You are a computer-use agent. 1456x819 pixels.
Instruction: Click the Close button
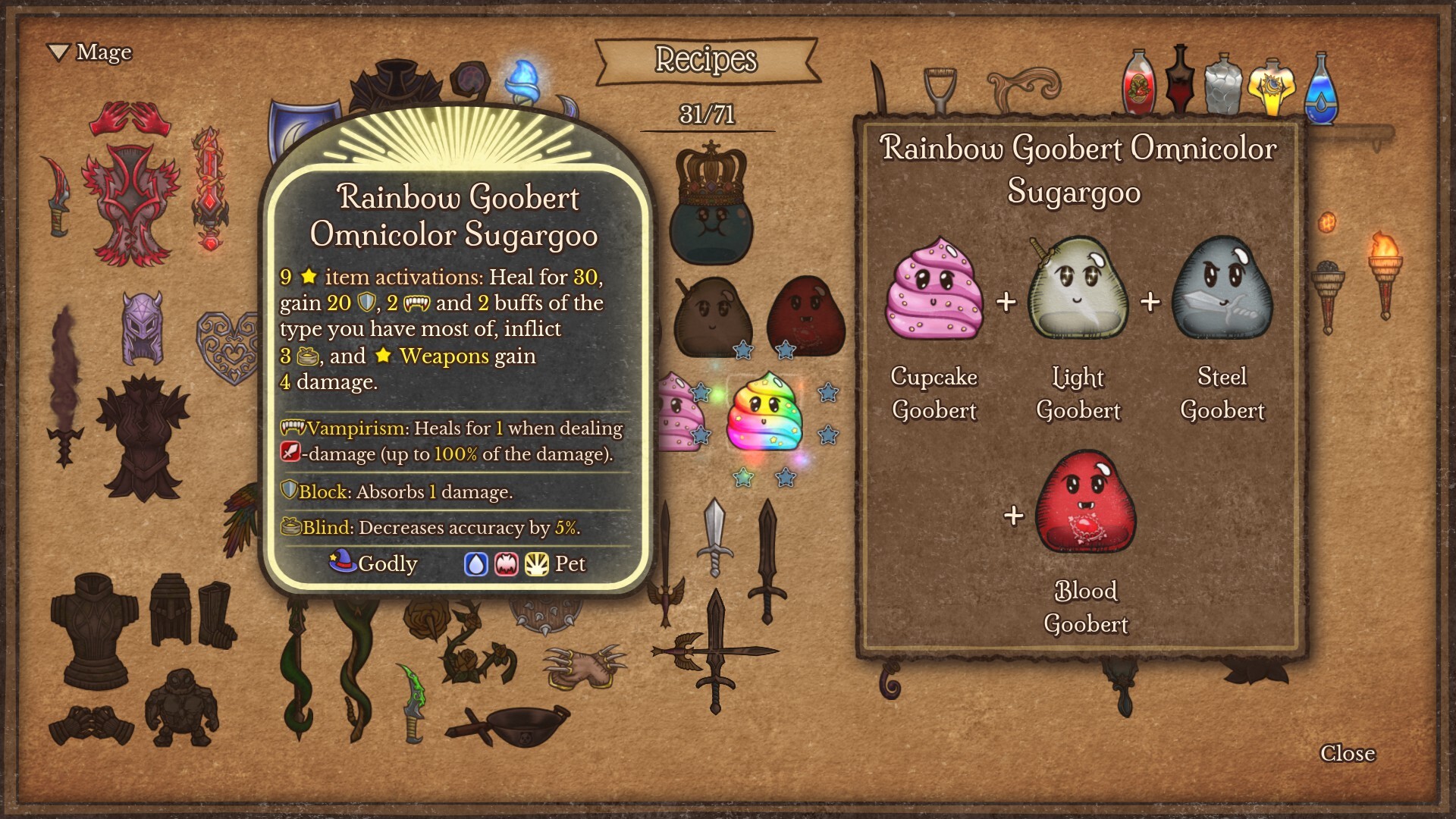[x=1348, y=753]
